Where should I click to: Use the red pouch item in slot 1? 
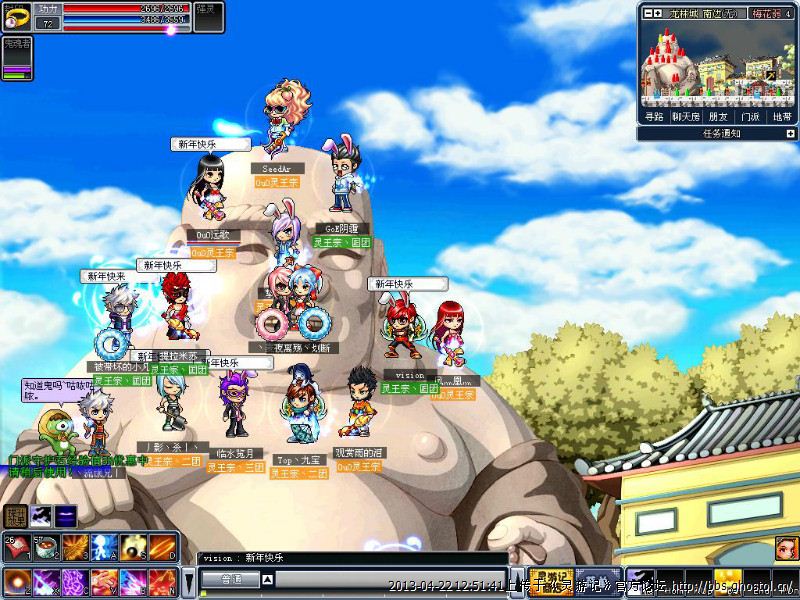click(17, 547)
